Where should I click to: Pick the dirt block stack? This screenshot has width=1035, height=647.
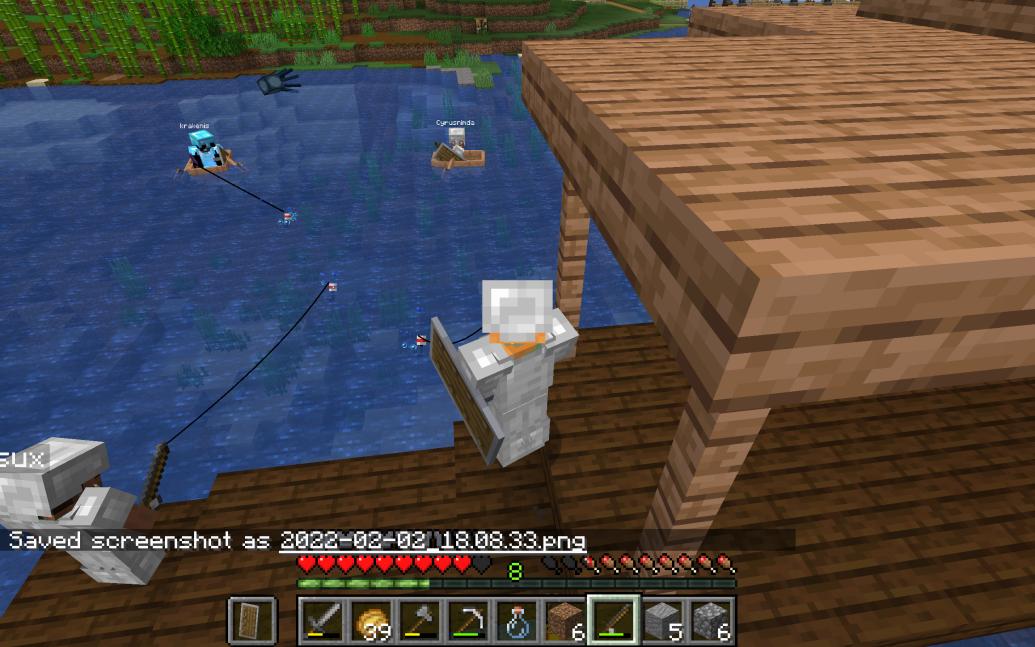click(564, 621)
